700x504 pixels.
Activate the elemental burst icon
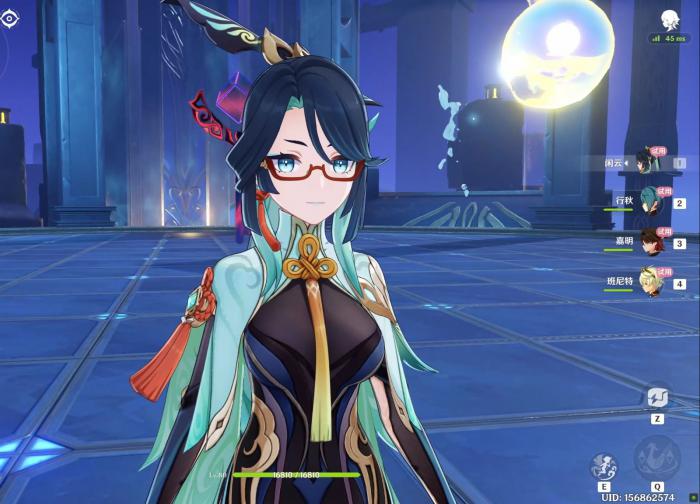[x=657, y=462]
